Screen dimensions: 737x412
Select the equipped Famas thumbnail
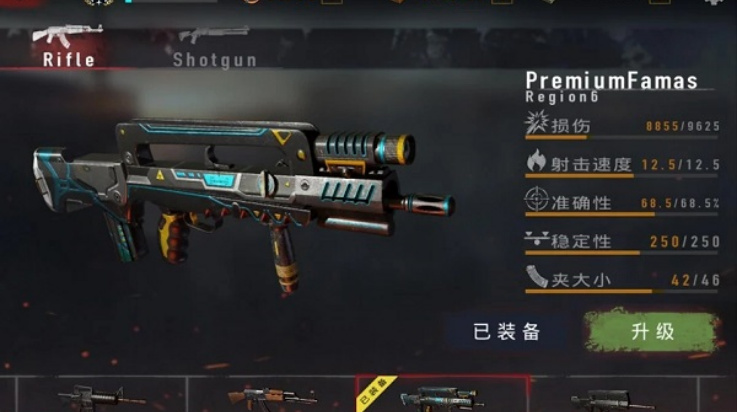[441, 396]
